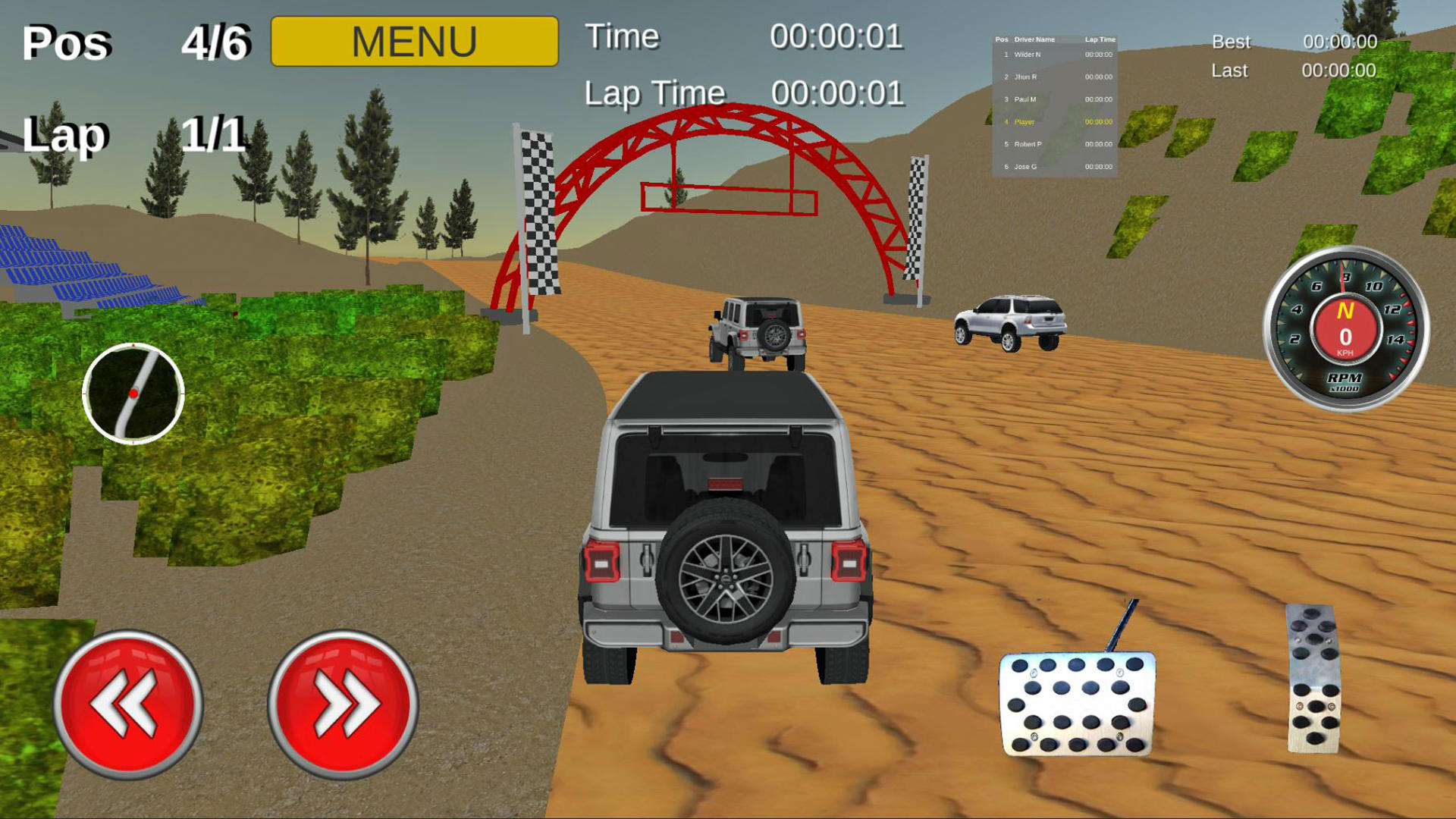Open the yellow MENU button
Image resolution: width=1456 pixels, height=819 pixels.
pyautogui.click(x=413, y=39)
